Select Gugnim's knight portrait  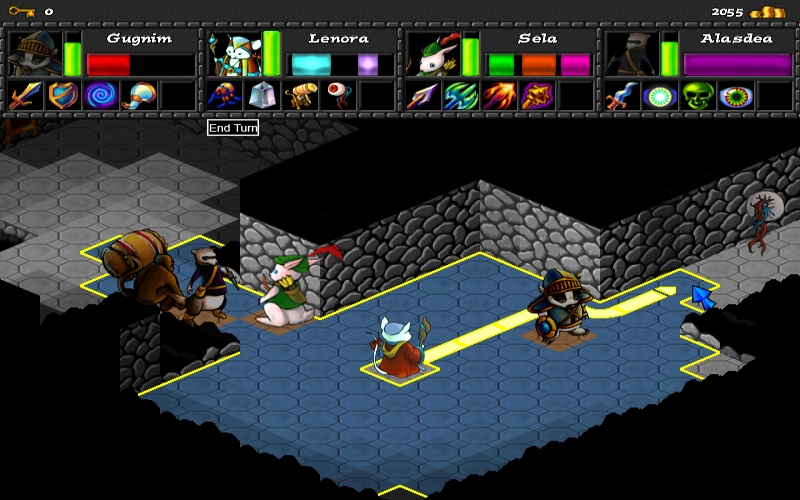click(36, 52)
